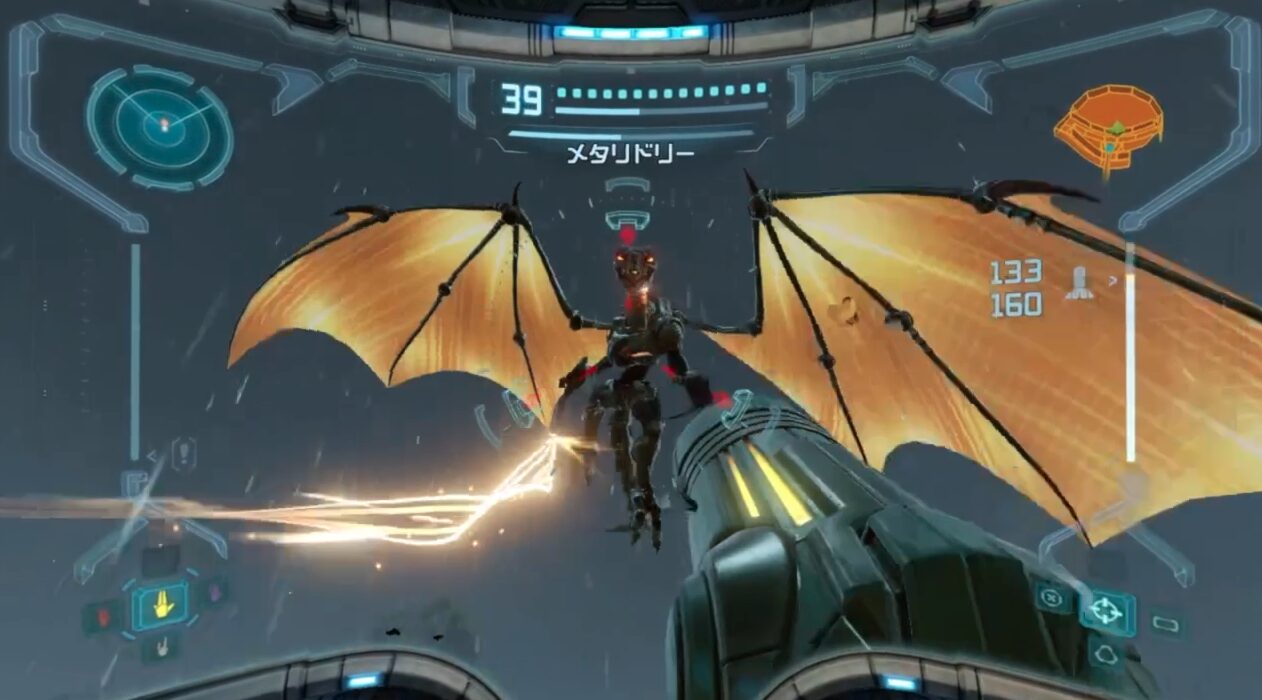Switch to the red Plasma Beam icon
The width and height of the screenshot is (1262, 700).
(x=104, y=616)
